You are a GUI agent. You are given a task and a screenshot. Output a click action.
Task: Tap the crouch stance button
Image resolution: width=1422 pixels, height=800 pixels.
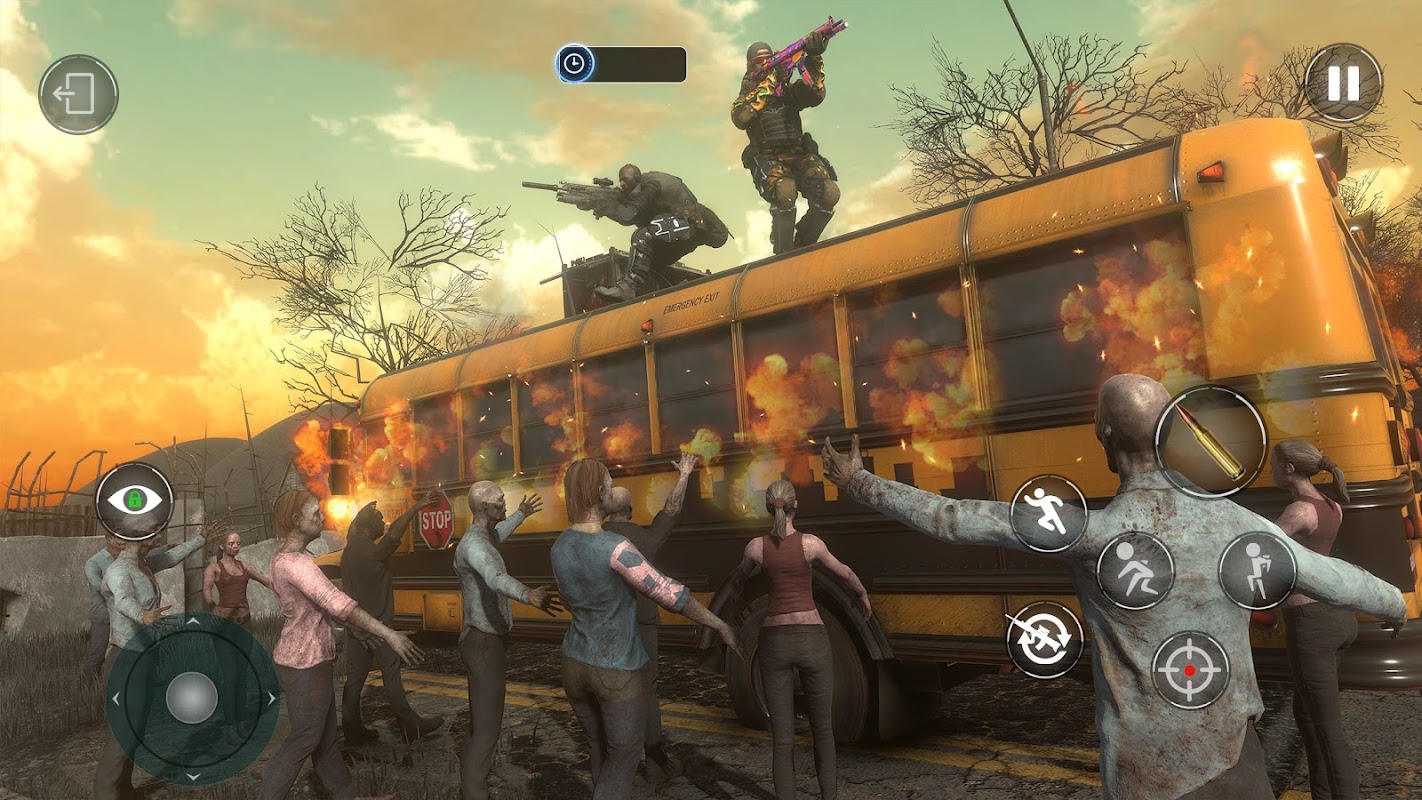pyautogui.click(x=1135, y=570)
